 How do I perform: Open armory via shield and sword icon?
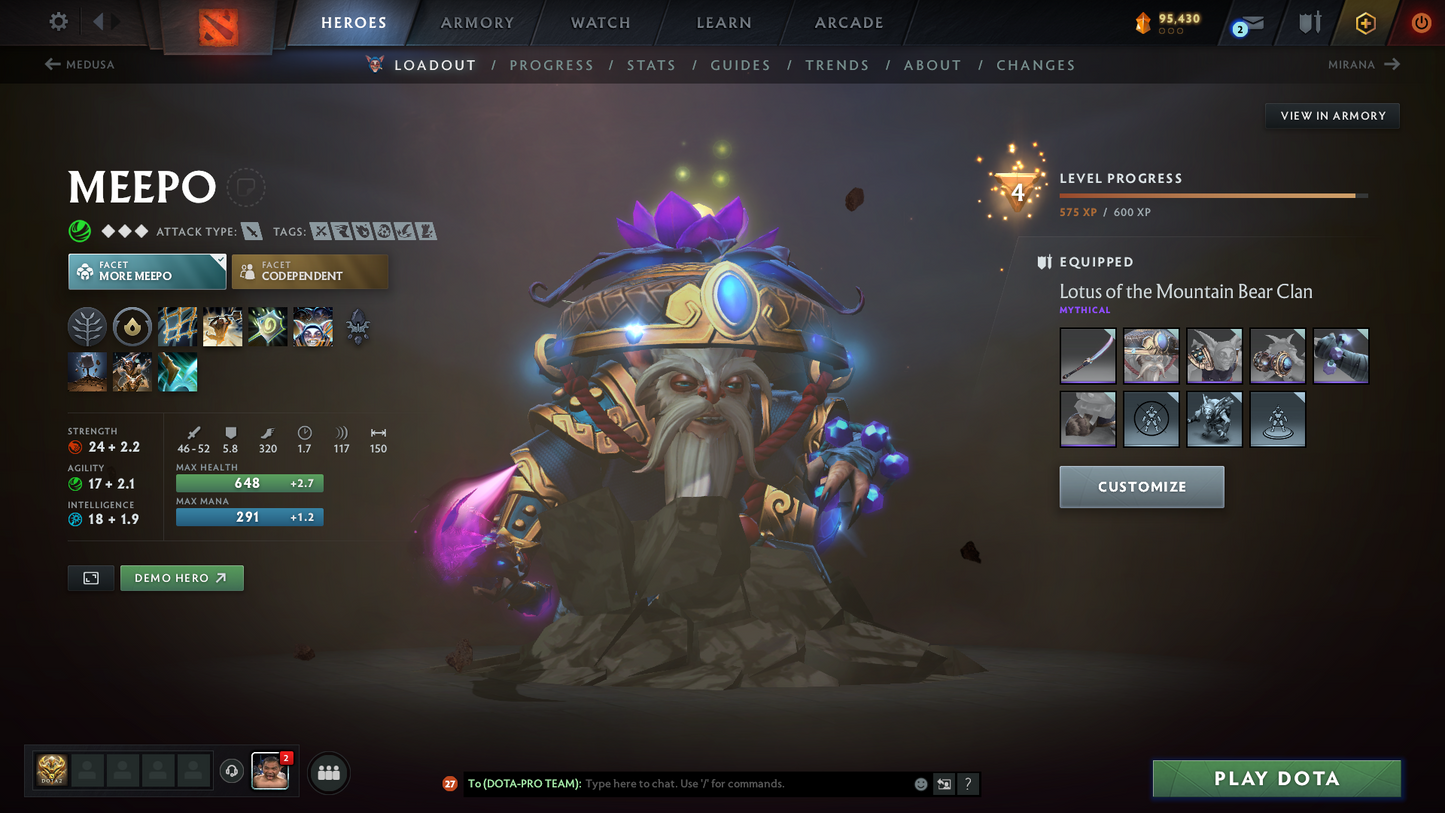(x=1309, y=22)
